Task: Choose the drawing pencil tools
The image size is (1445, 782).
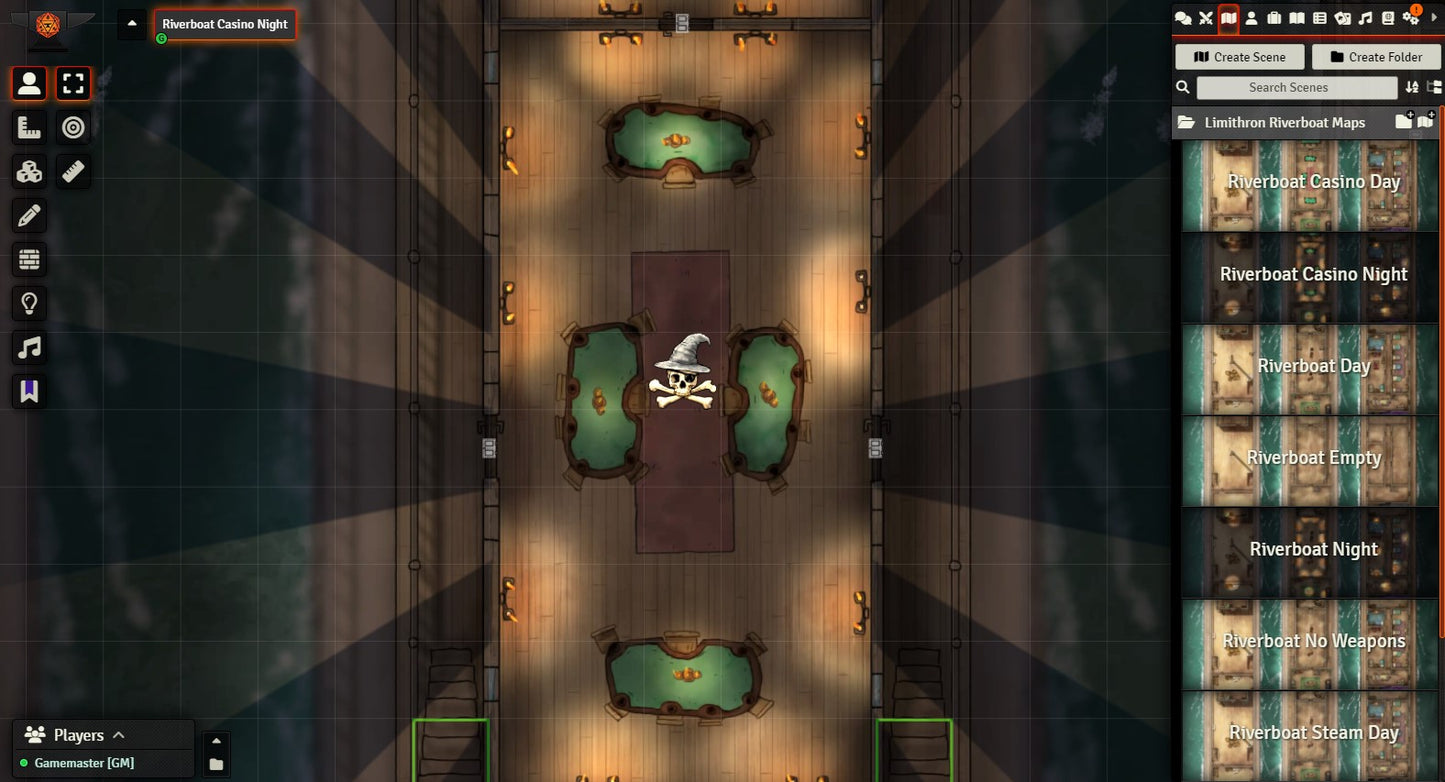Action: 29,216
